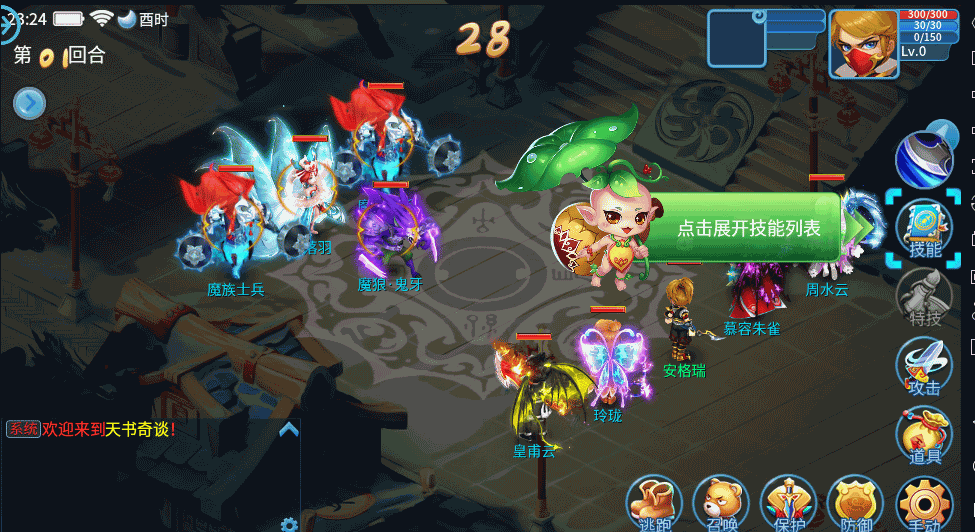Choose the 保护 protect command
975x532 pixels.
(x=789, y=504)
